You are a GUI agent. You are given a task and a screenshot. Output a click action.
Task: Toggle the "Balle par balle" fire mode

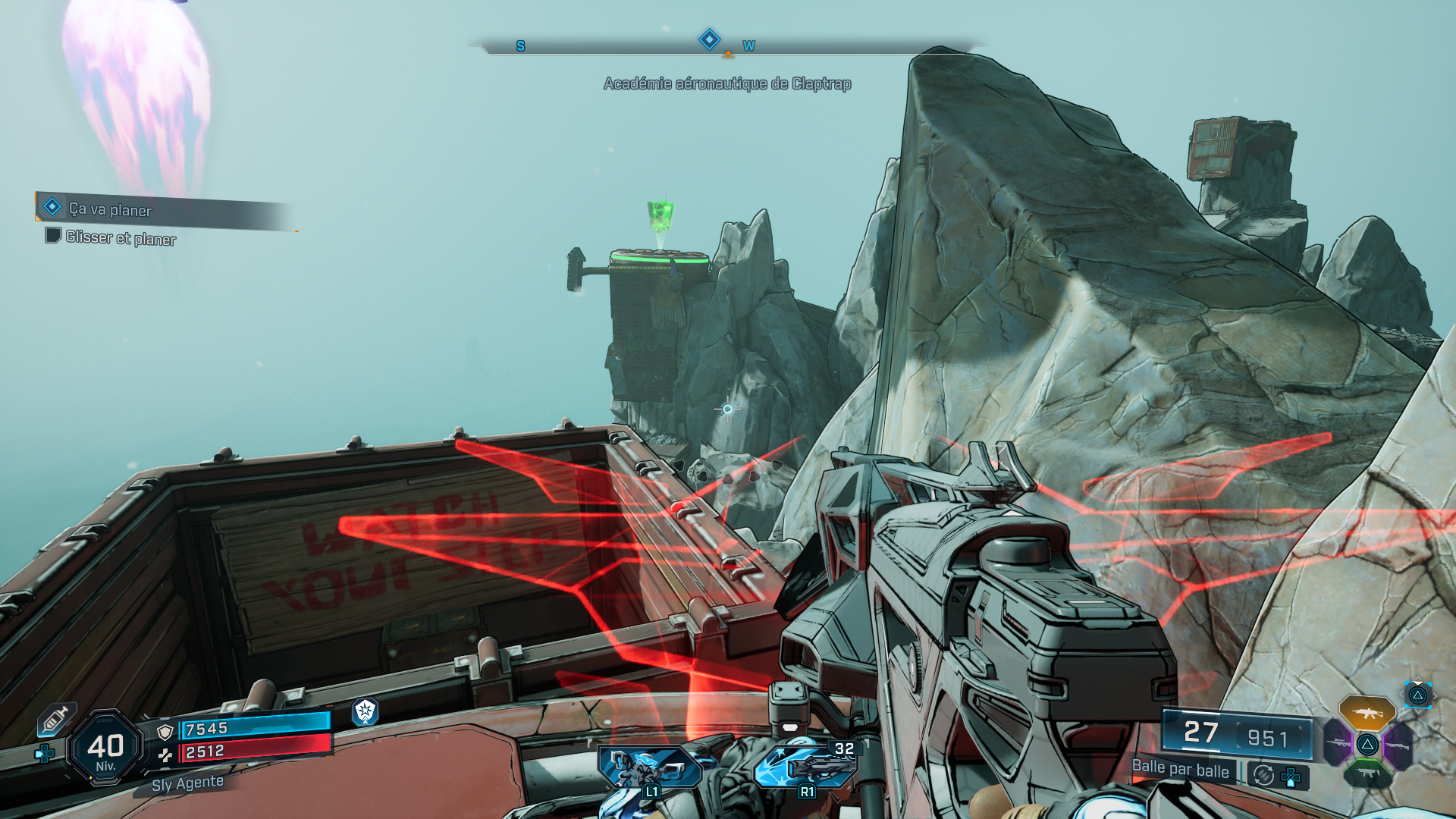point(1180,768)
